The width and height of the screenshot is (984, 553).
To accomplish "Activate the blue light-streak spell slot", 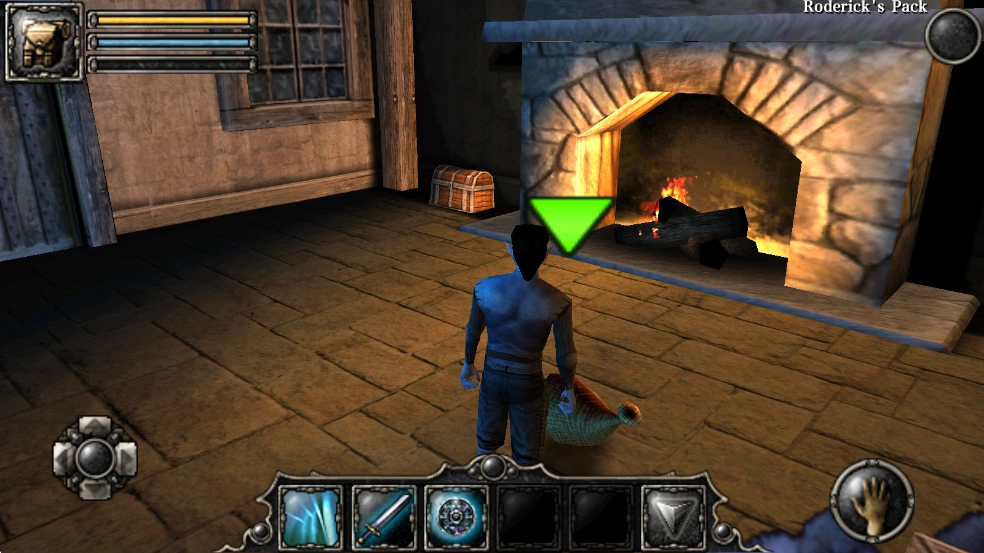I will pos(311,517).
